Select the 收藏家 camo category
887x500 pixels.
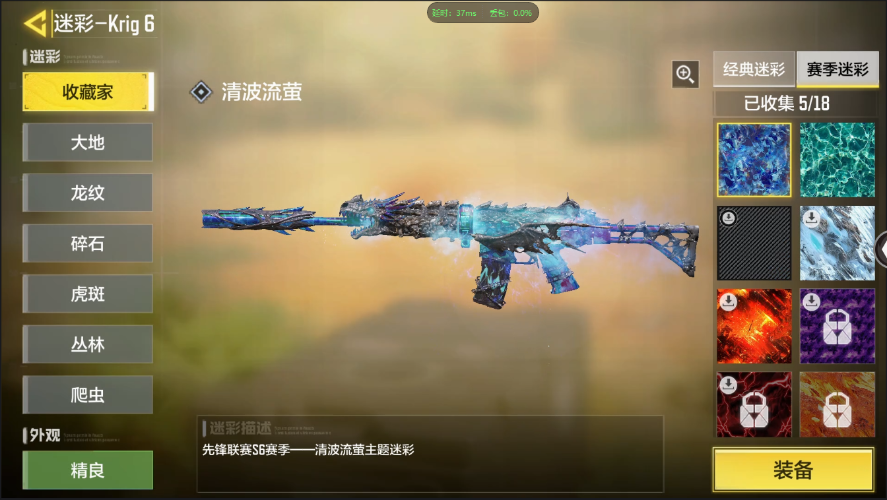[88, 92]
